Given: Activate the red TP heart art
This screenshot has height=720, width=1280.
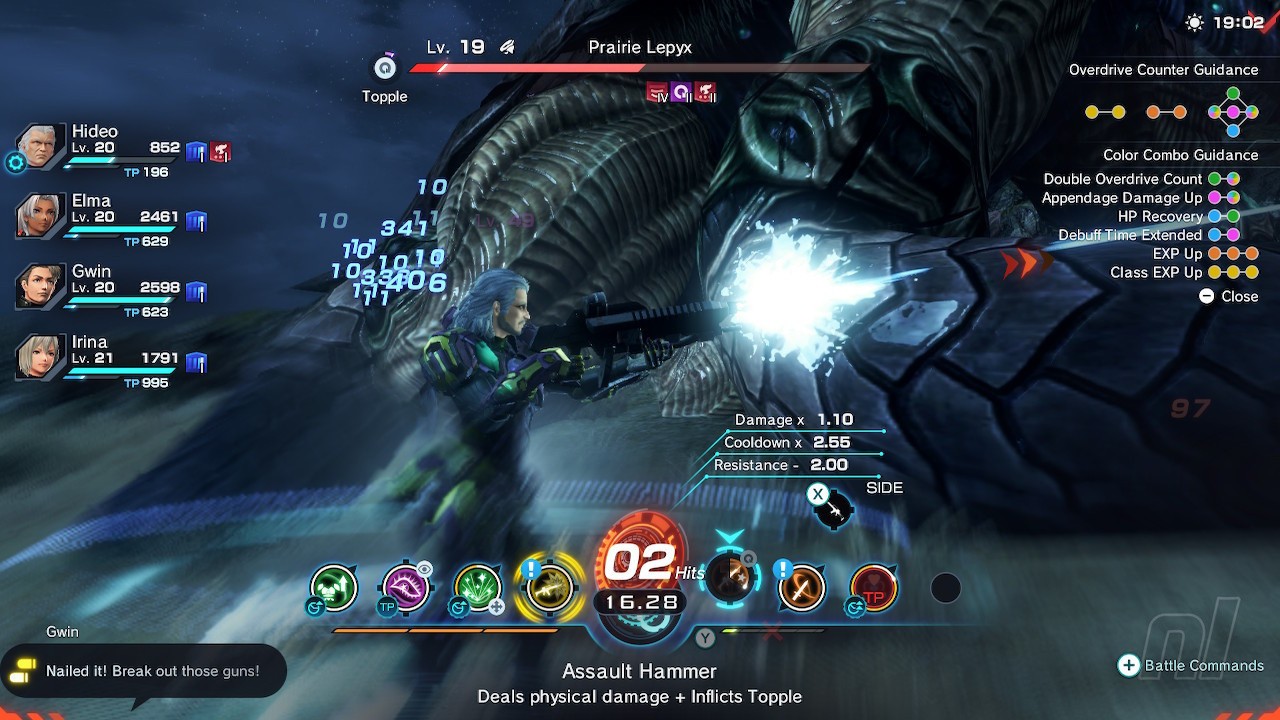Looking at the screenshot, I should pyautogui.click(x=874, y=588).
